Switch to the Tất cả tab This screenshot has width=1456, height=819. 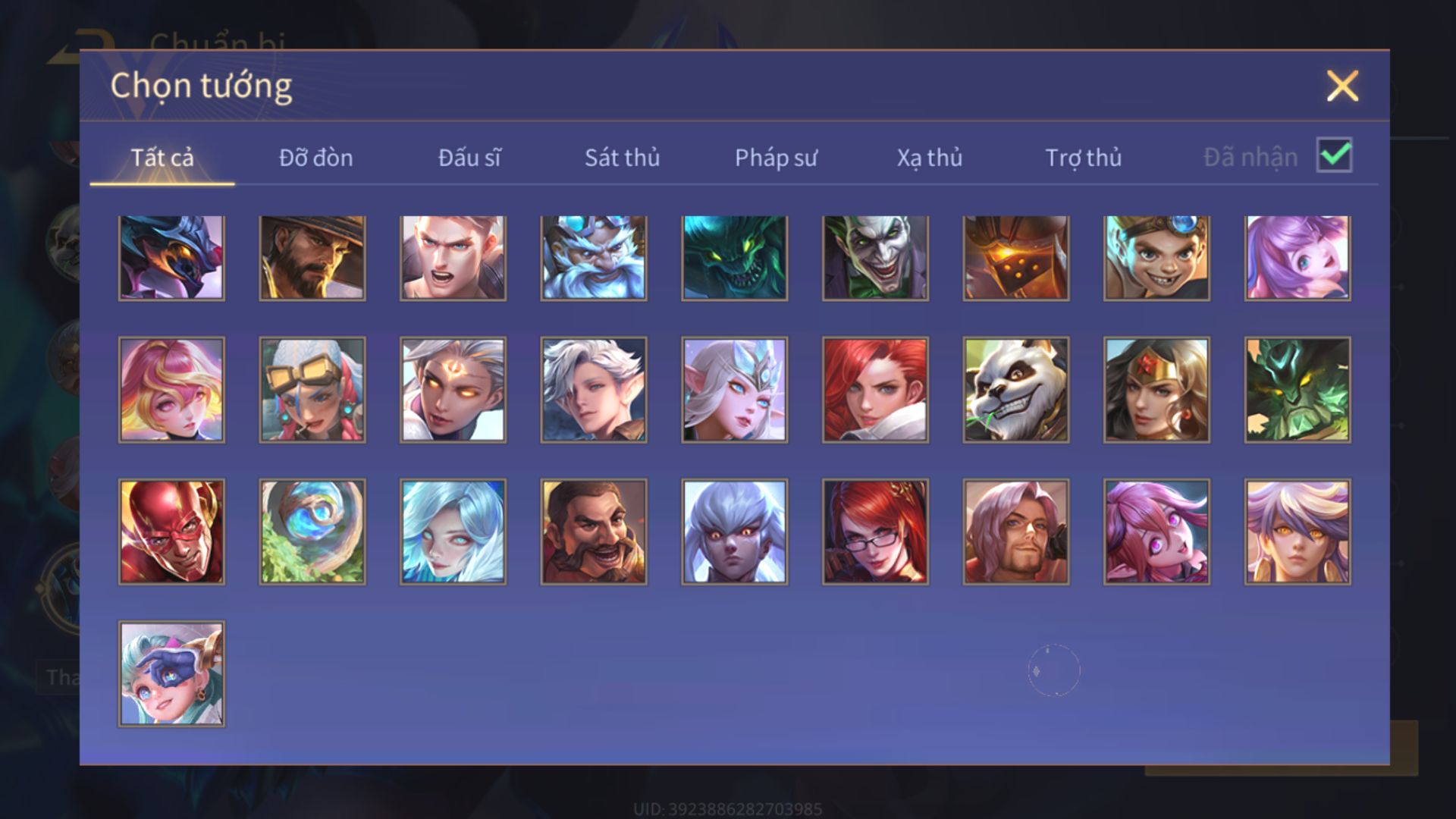coord(162,158)
